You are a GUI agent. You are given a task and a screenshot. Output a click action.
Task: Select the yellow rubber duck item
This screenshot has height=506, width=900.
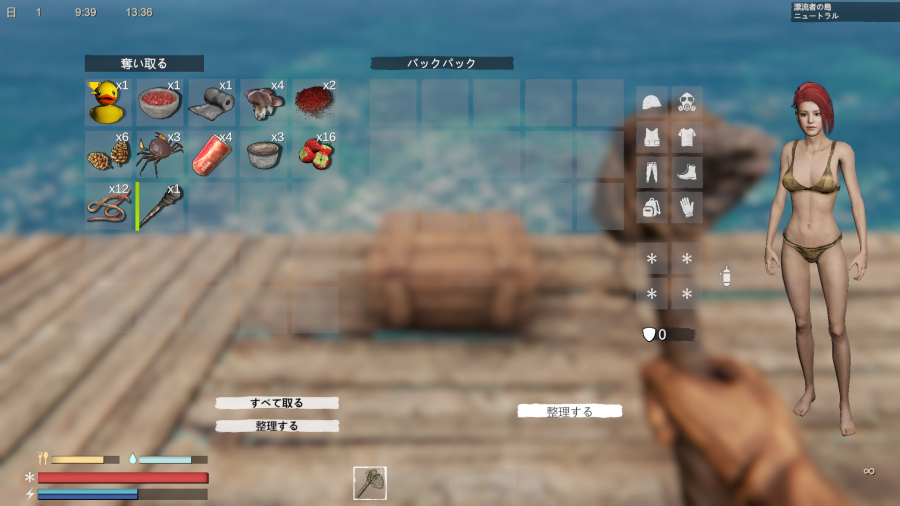(x=108, y=102)
